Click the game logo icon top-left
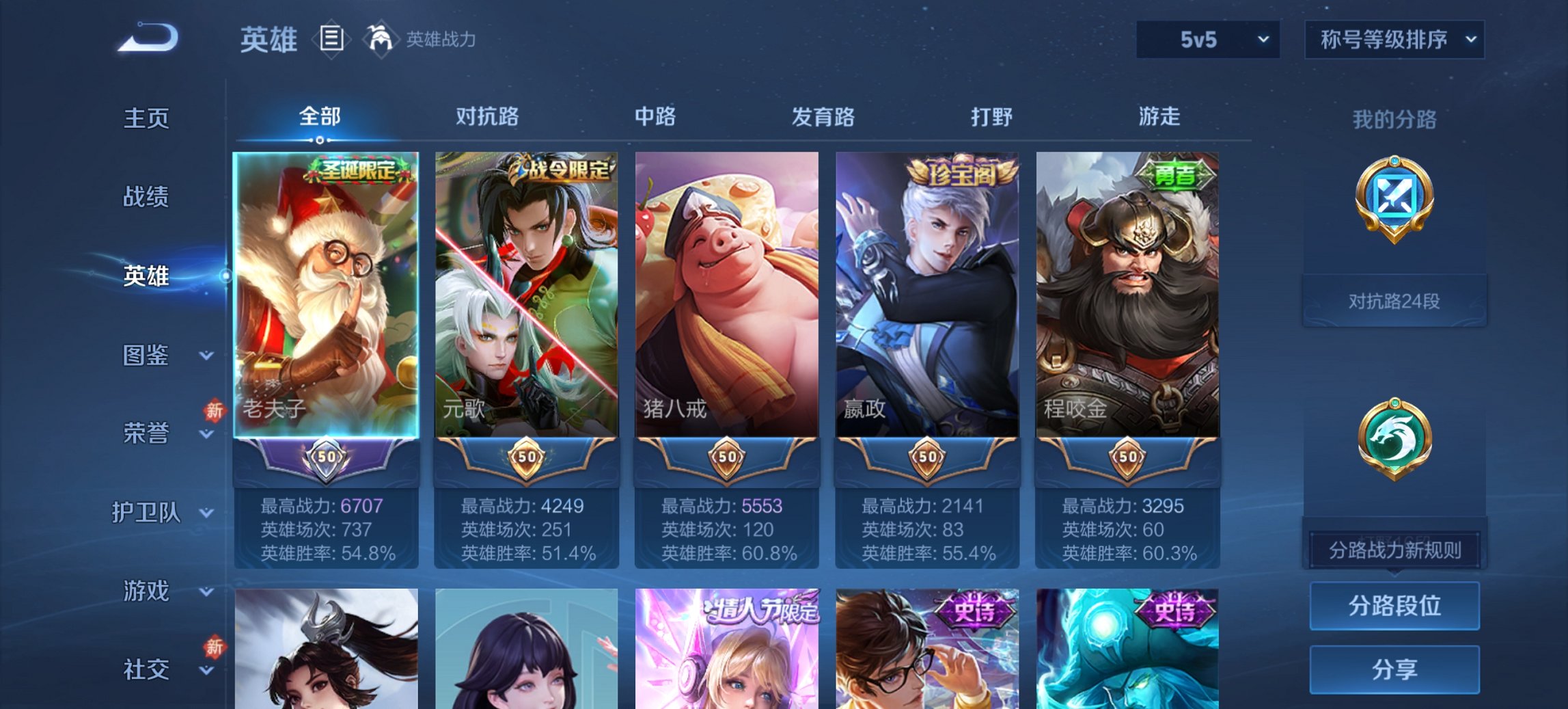This screenshot has width=1568, height=709. [147, 38]
